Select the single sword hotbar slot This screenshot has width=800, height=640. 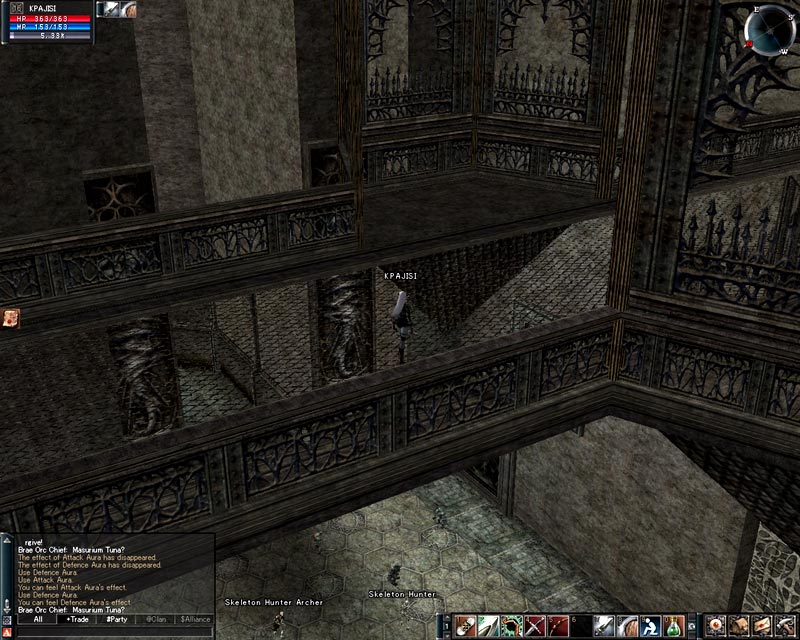tap(604, 626)
